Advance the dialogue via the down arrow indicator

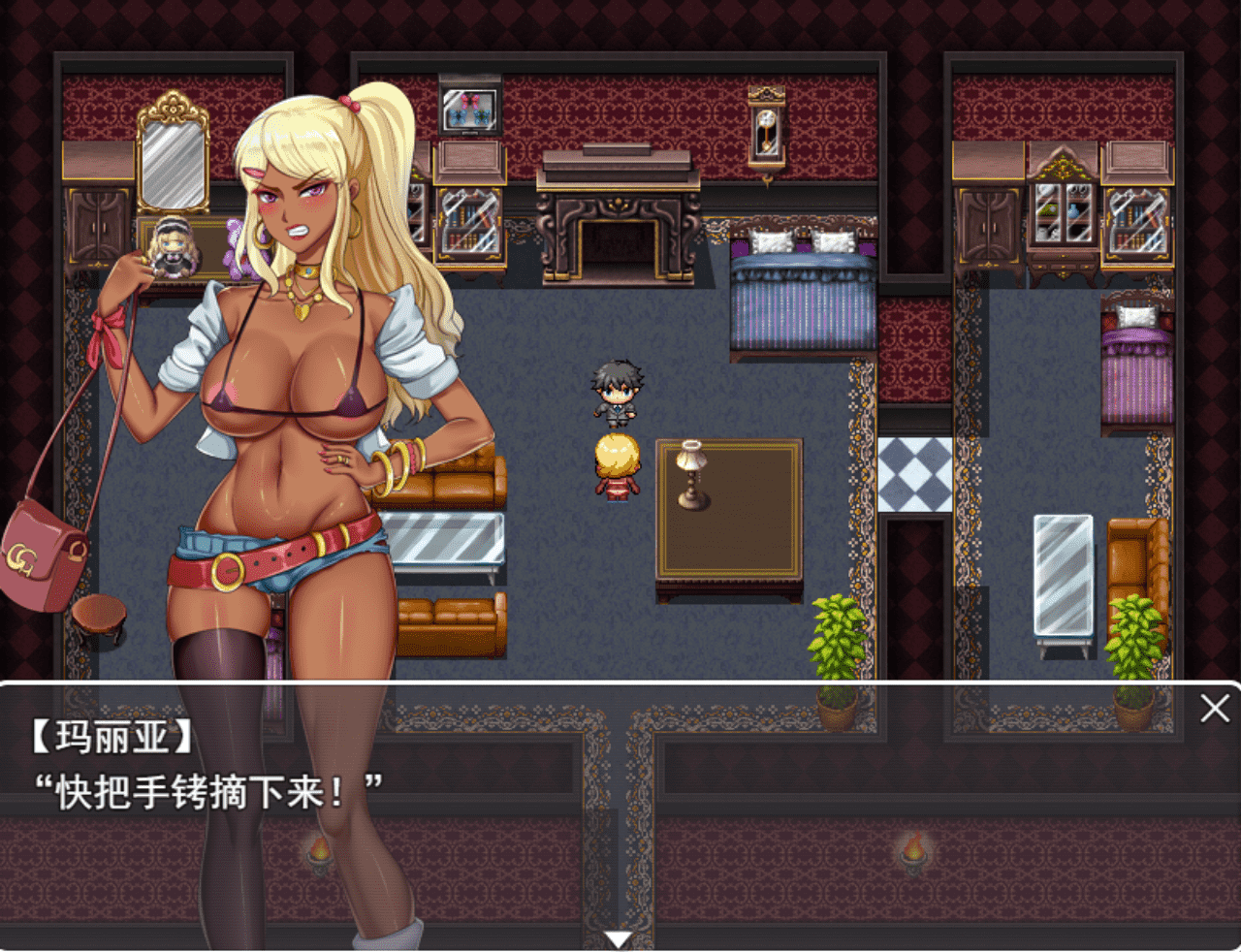[618, 936]
